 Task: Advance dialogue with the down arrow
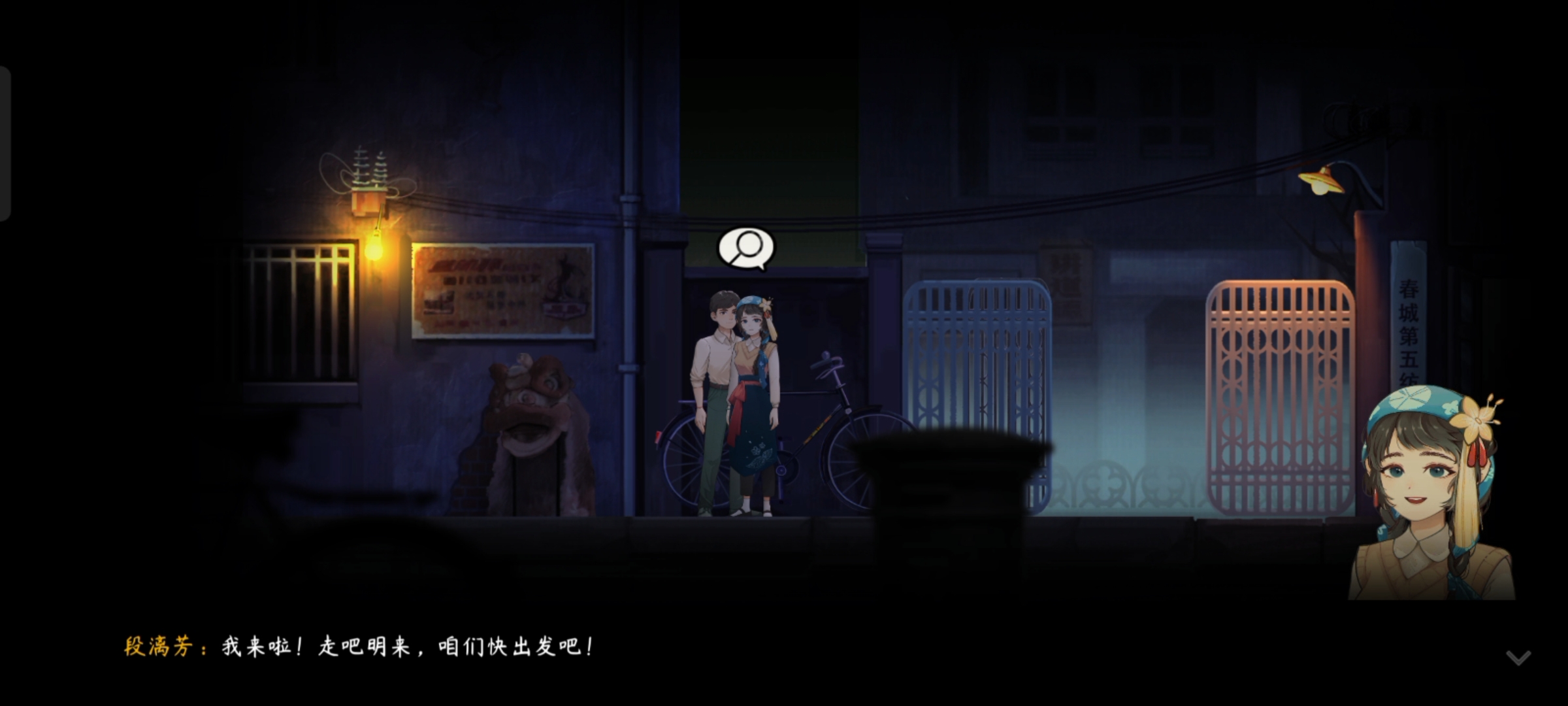(1518, 657)
